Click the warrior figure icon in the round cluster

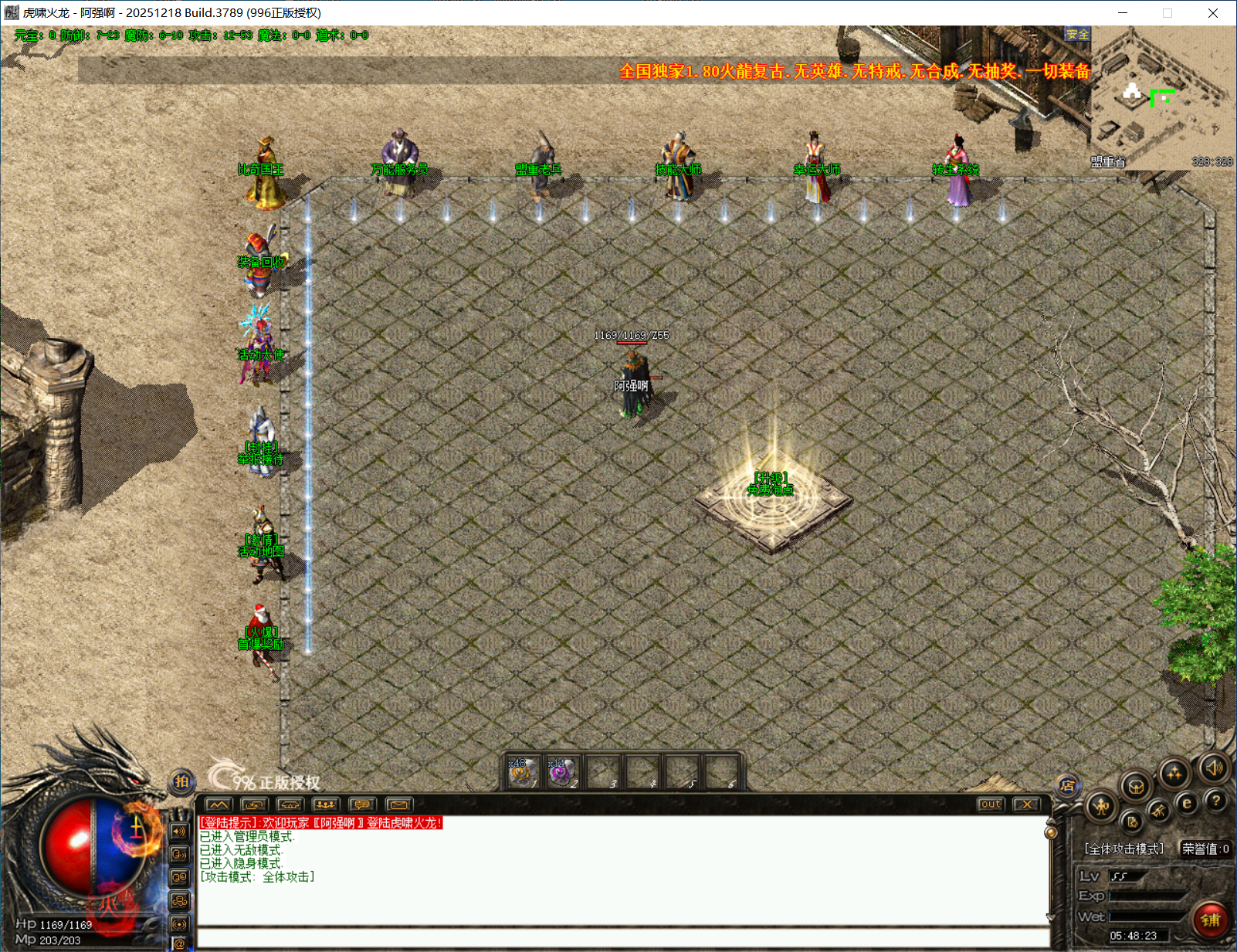tap(1101, 806)
